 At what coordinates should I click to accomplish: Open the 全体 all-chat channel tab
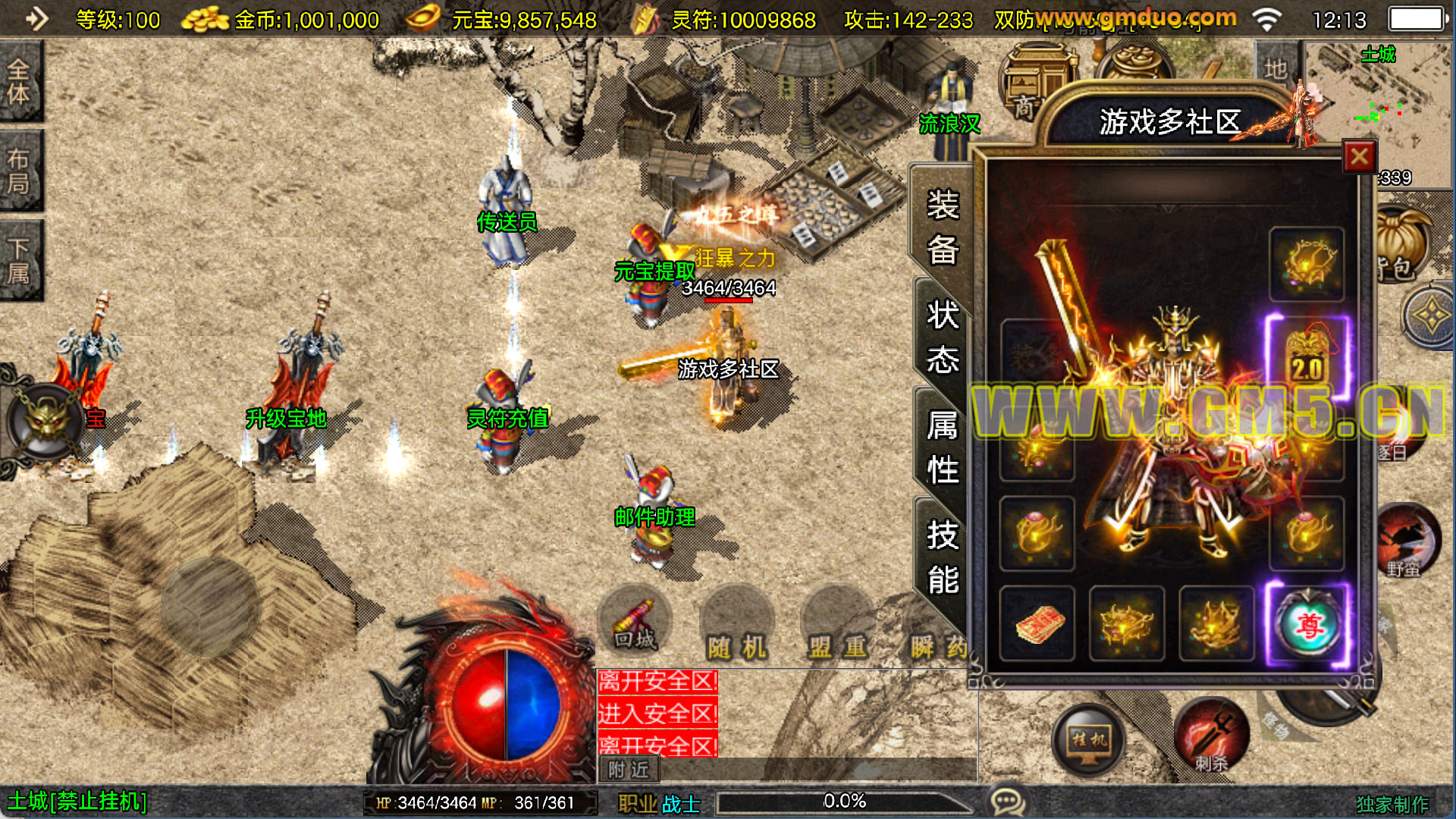(20, 82)
